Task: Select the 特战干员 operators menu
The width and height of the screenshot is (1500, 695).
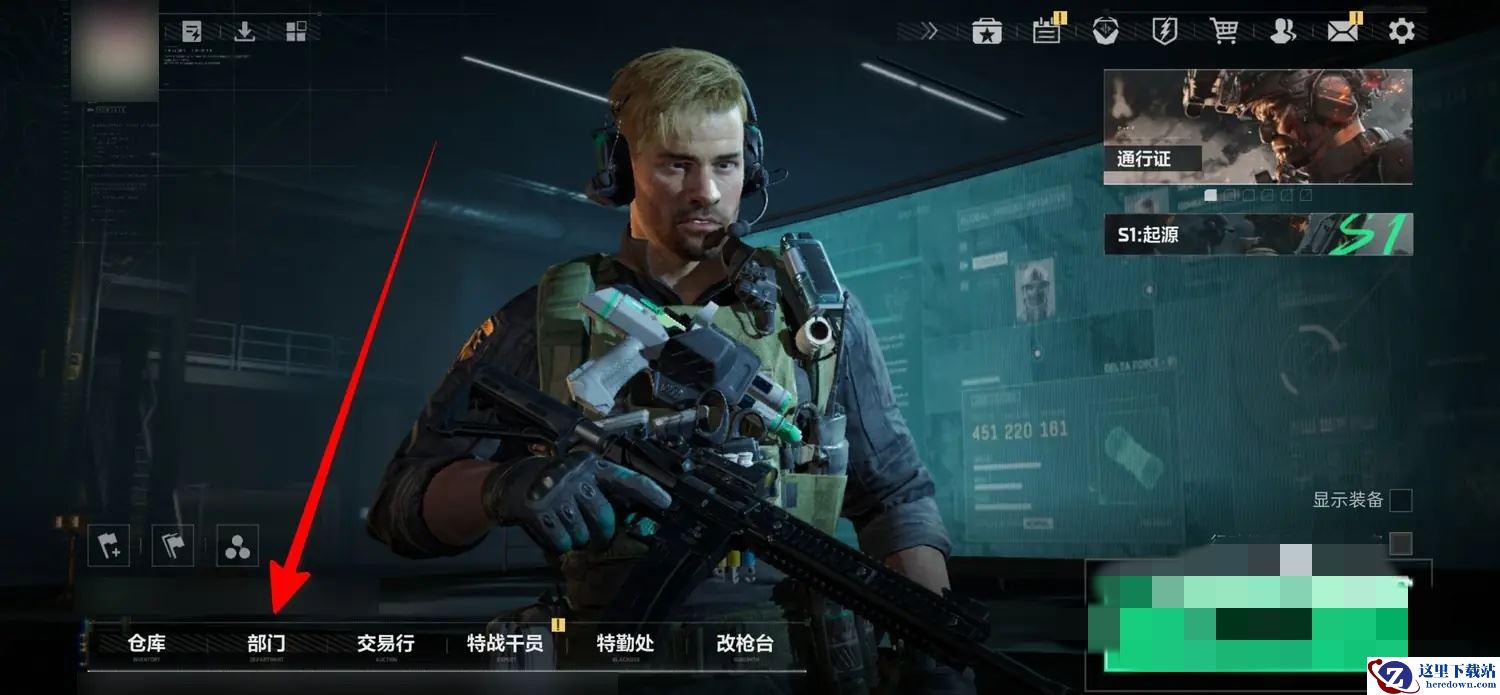Action: pyautogui.click(x=505, y=644)
